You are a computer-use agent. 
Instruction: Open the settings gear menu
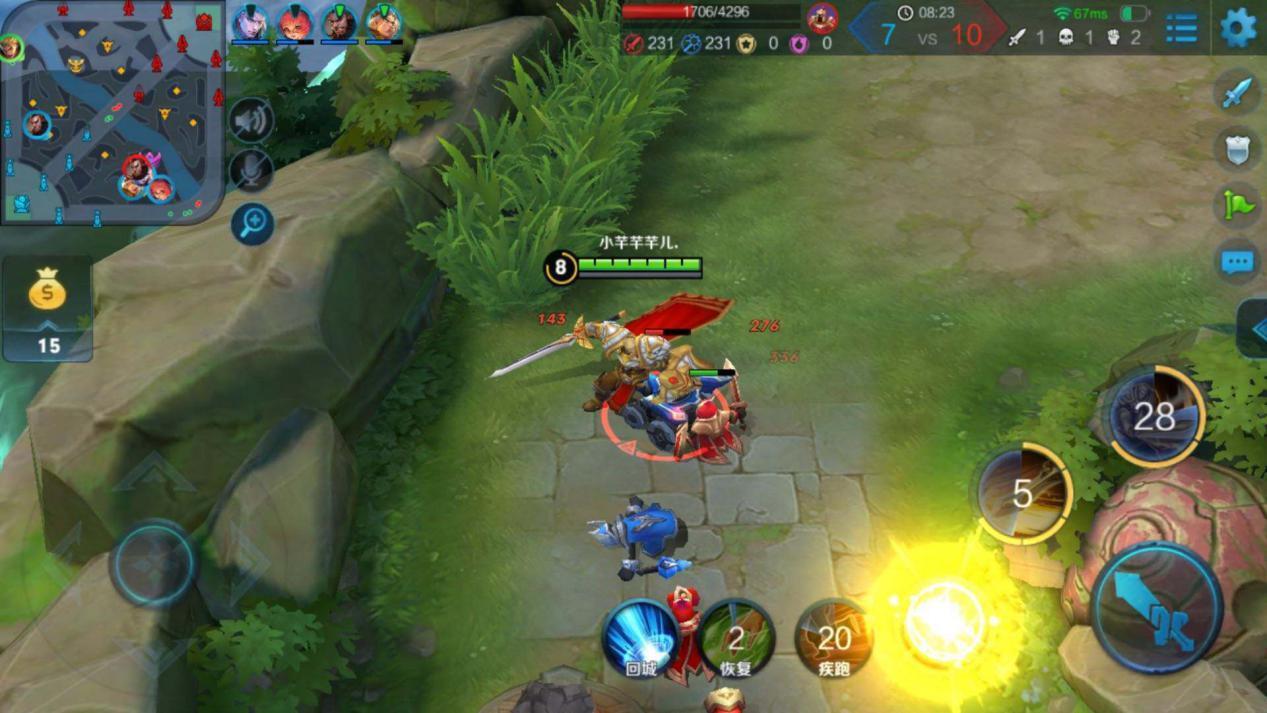pyautogui.click(x=1238, y=27)
